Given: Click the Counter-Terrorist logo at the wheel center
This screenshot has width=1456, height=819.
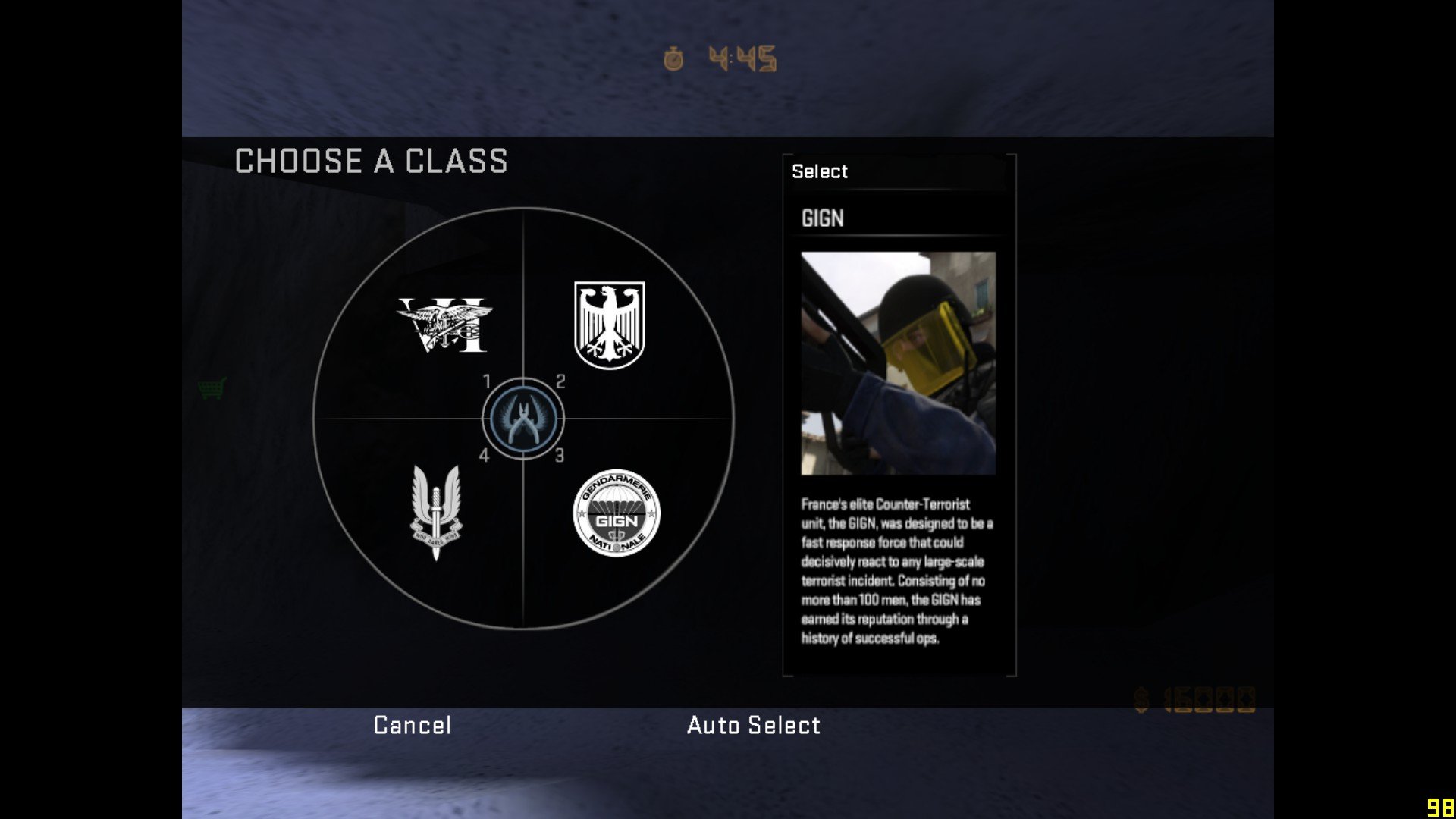Looking at the screenshot, I should (x=523, y=417).
